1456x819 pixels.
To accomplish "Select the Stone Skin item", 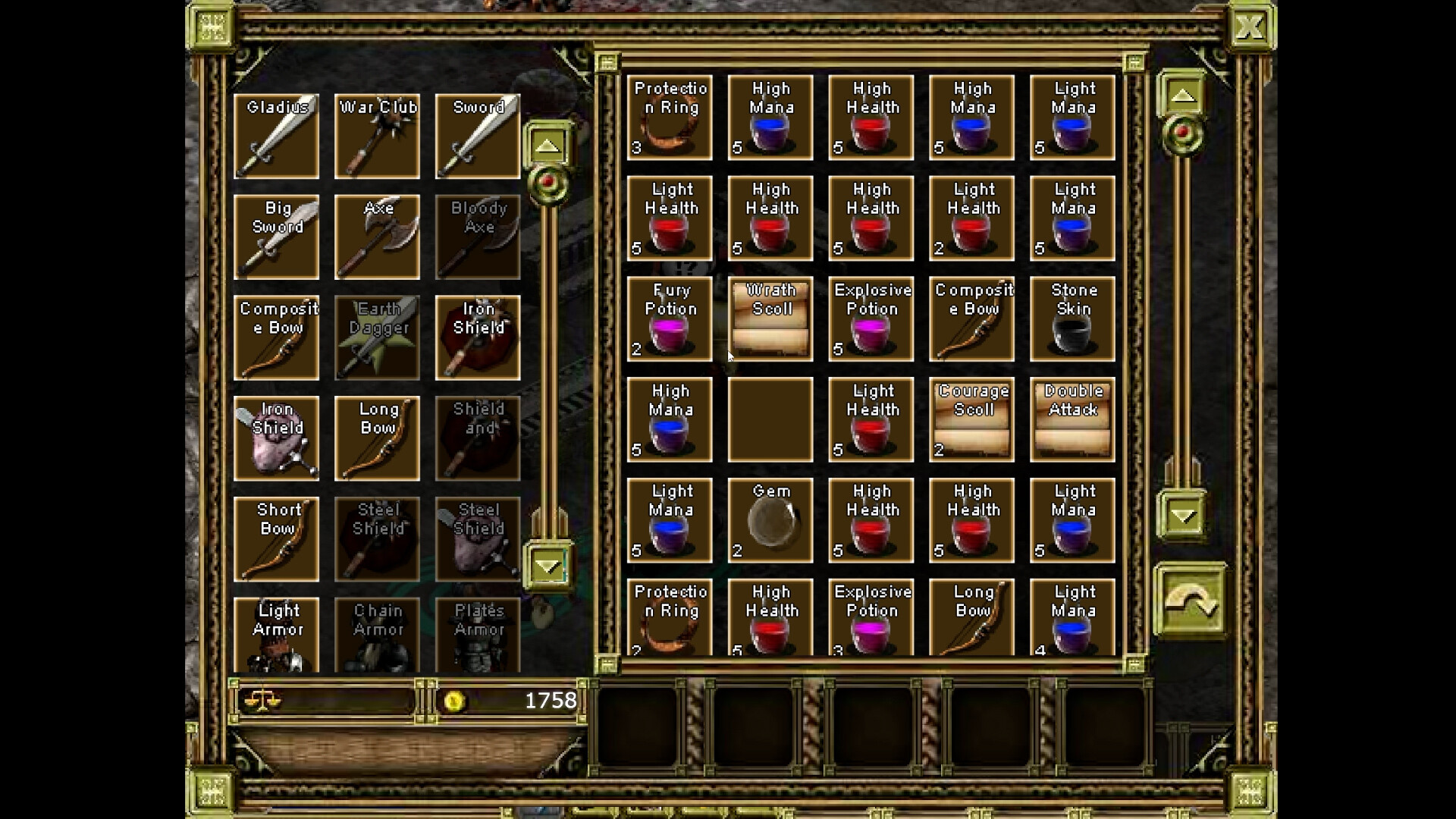I will point(1072,318).
